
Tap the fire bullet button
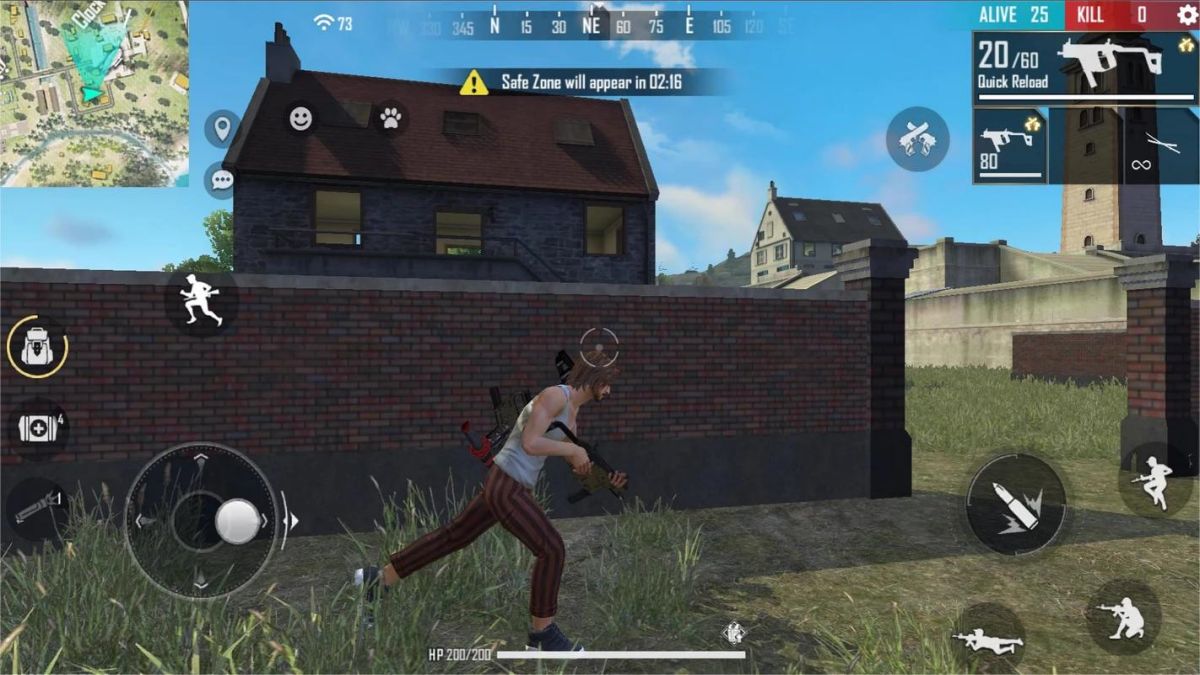point(1015,504)
